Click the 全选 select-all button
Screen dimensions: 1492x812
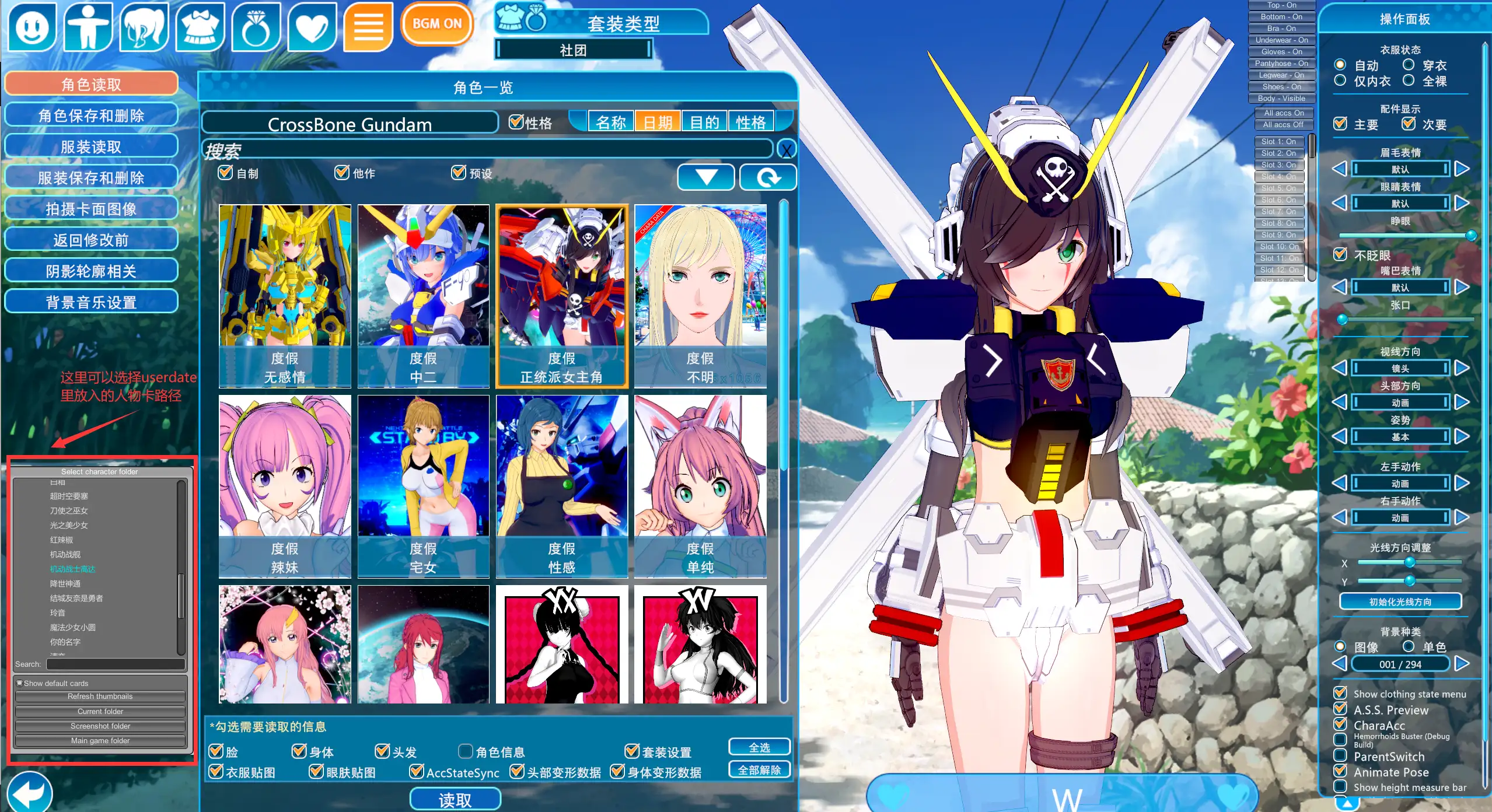(x=759, y=747)
